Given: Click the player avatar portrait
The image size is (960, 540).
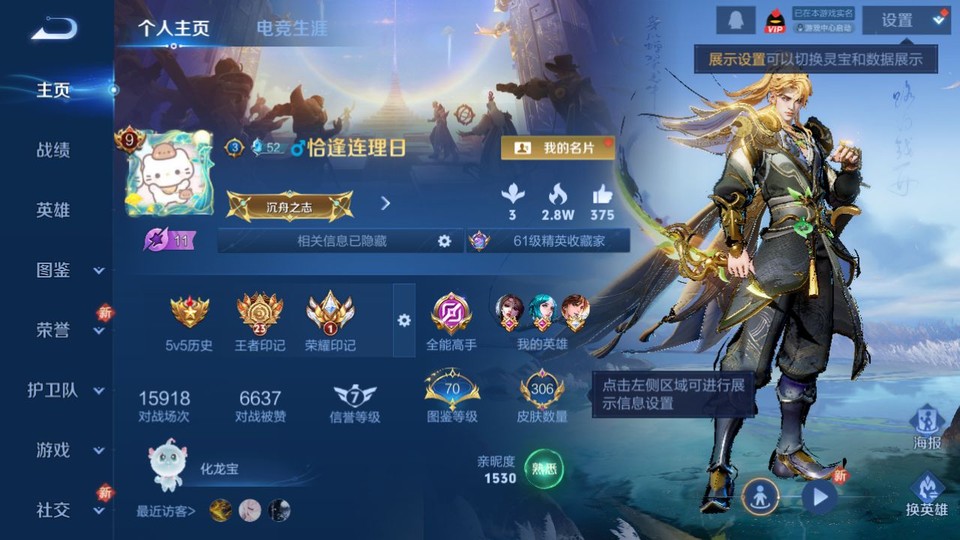Looking at the screenshot, I should 169,174.
